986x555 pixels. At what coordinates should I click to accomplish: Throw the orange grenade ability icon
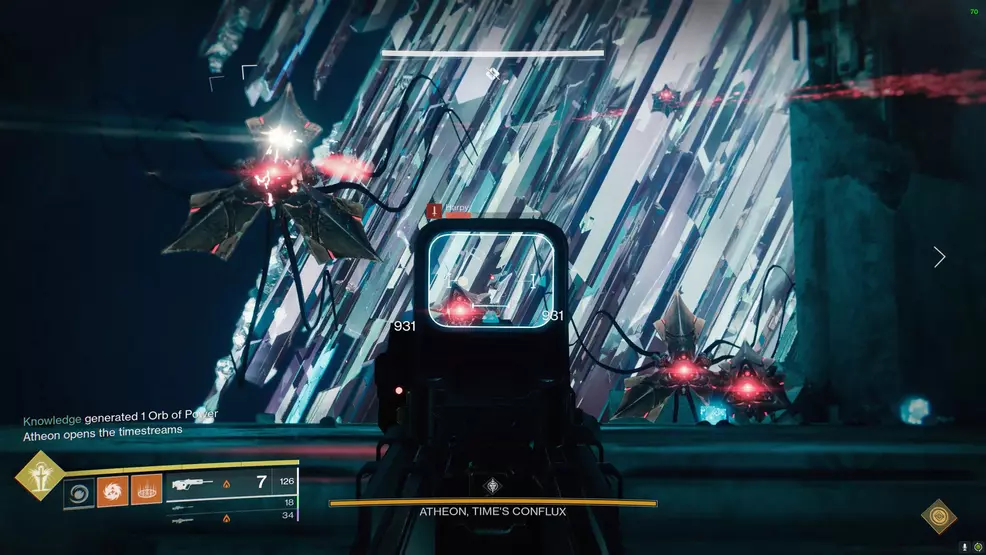(146, 490)
